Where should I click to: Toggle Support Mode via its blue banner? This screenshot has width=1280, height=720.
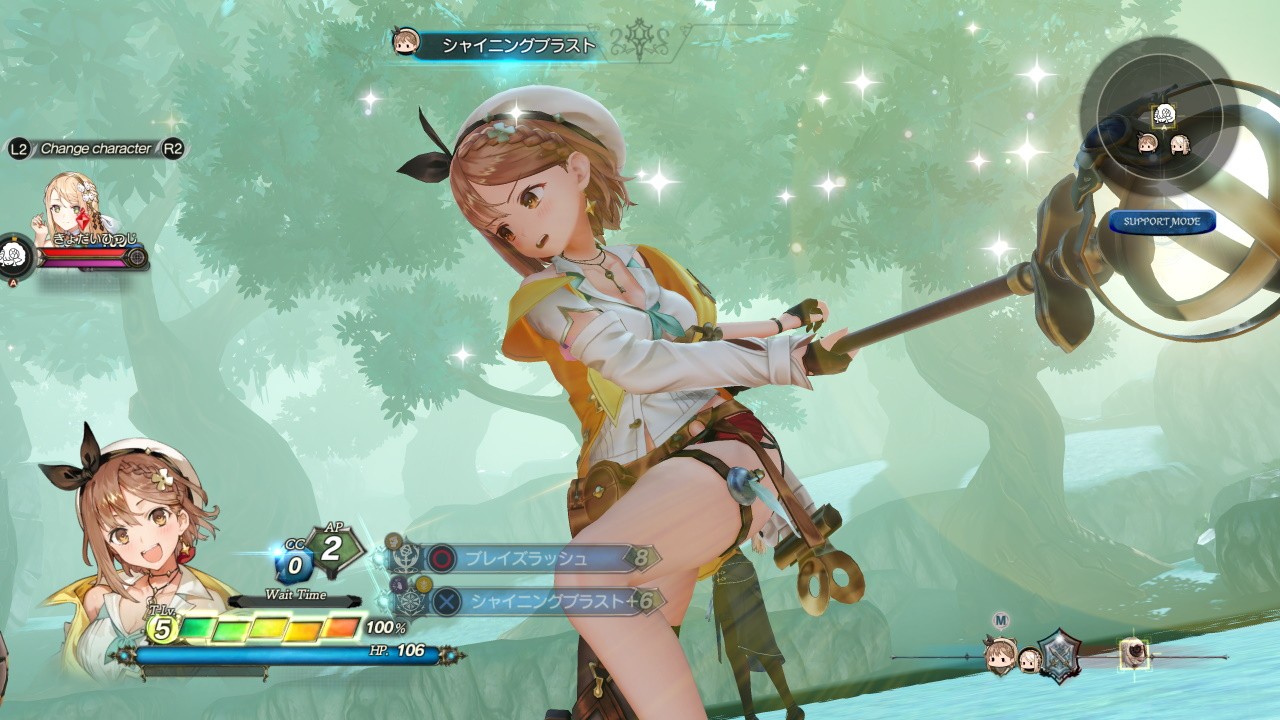(1163, 224)
